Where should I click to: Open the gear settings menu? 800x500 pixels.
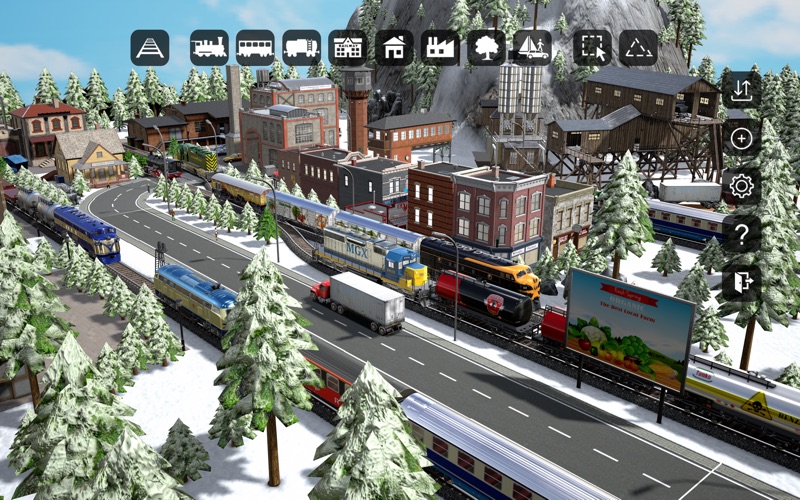[x=741, y=186]
